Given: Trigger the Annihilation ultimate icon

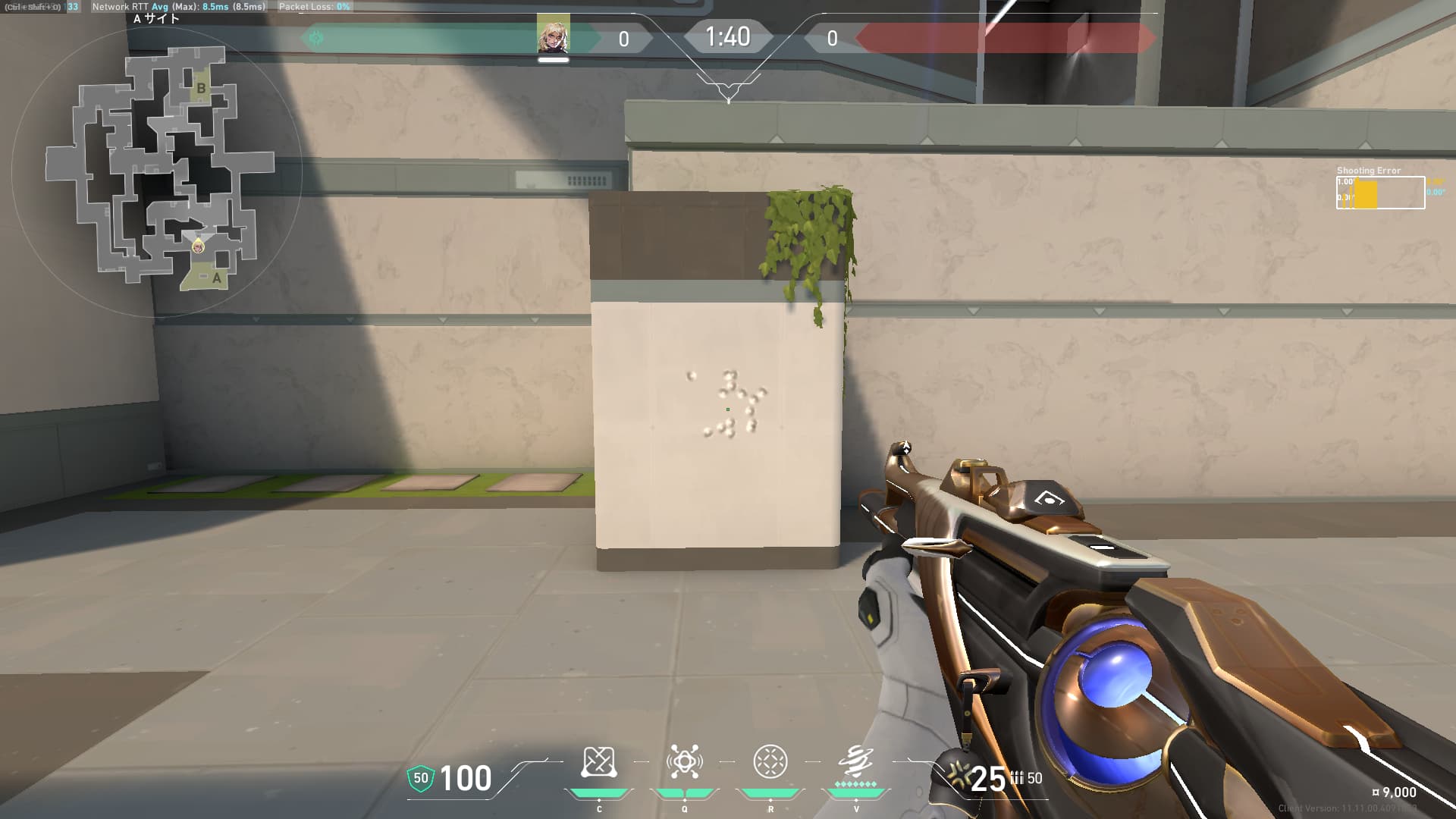Looking at the screenshot, I should tap(855, 762).
